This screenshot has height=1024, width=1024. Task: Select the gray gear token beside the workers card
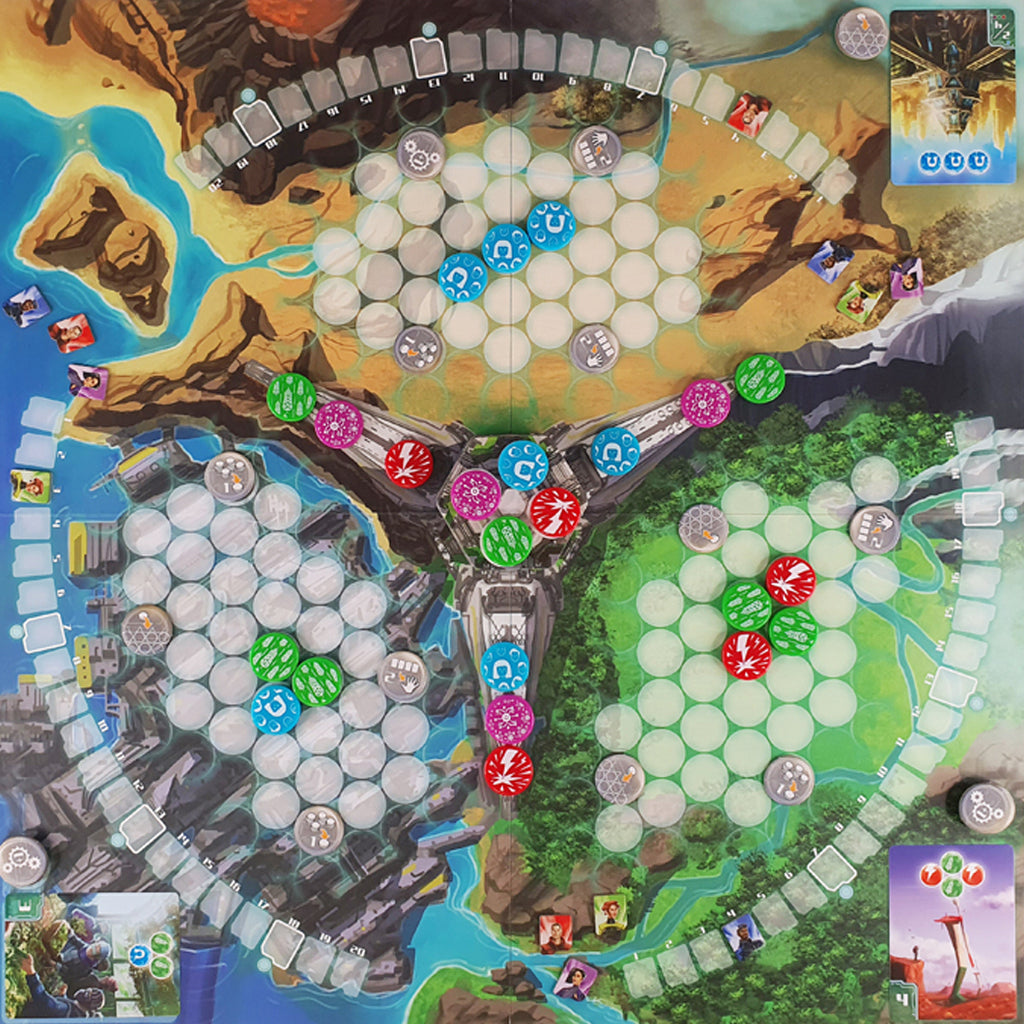point(21,861)
